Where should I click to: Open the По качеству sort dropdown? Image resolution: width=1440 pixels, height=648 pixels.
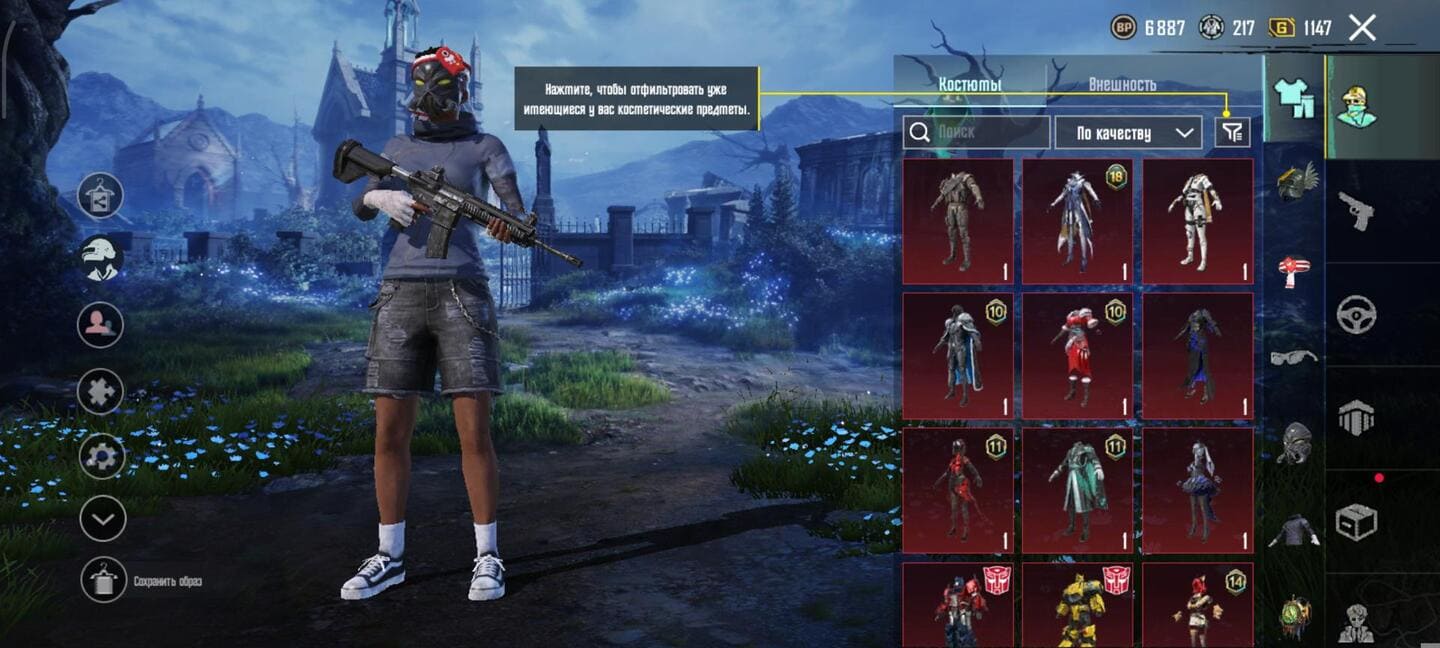tap(1128, 132)
